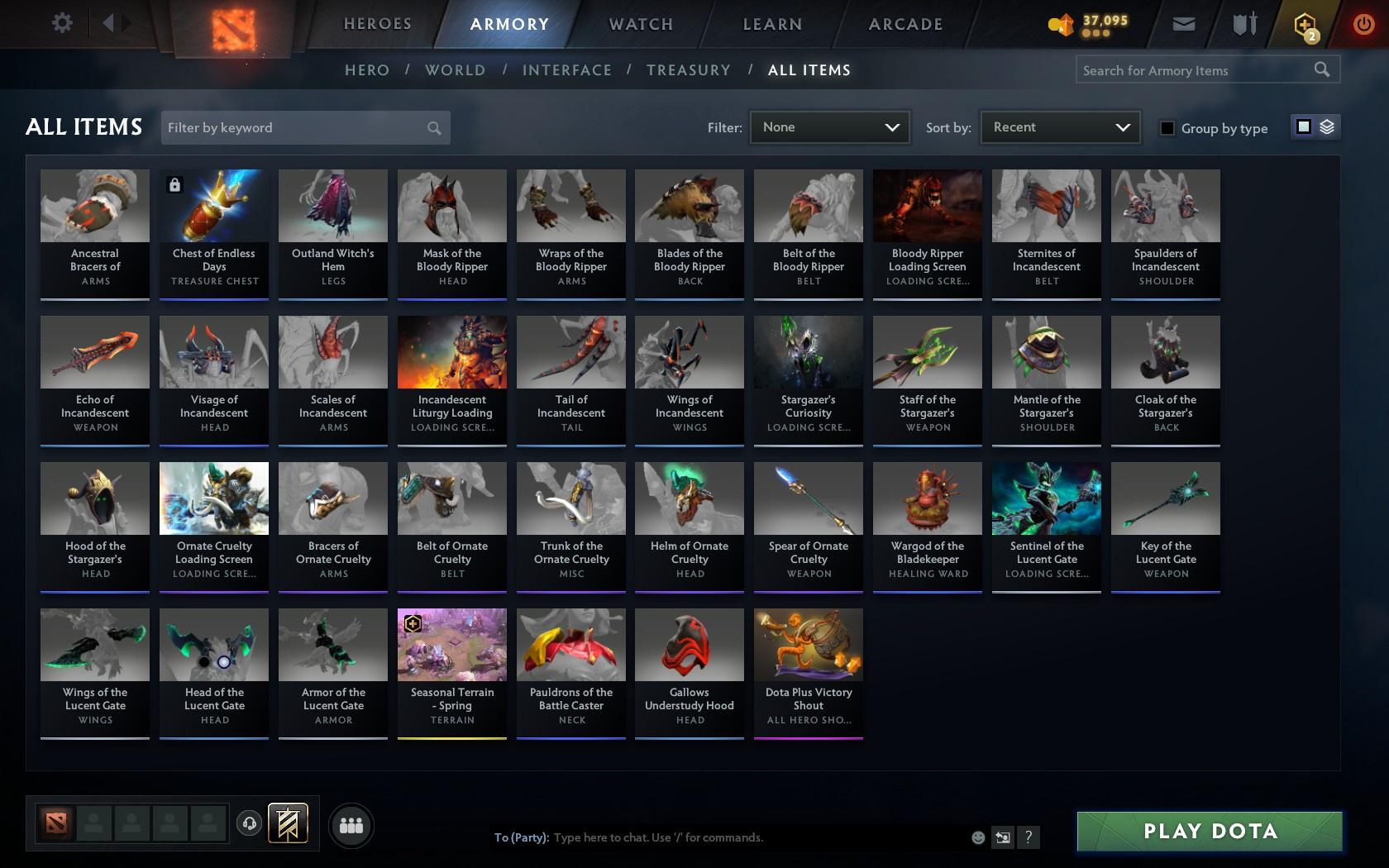
Task: Select the Chest of Endless Days thumbnail
Action: [213, 204]
